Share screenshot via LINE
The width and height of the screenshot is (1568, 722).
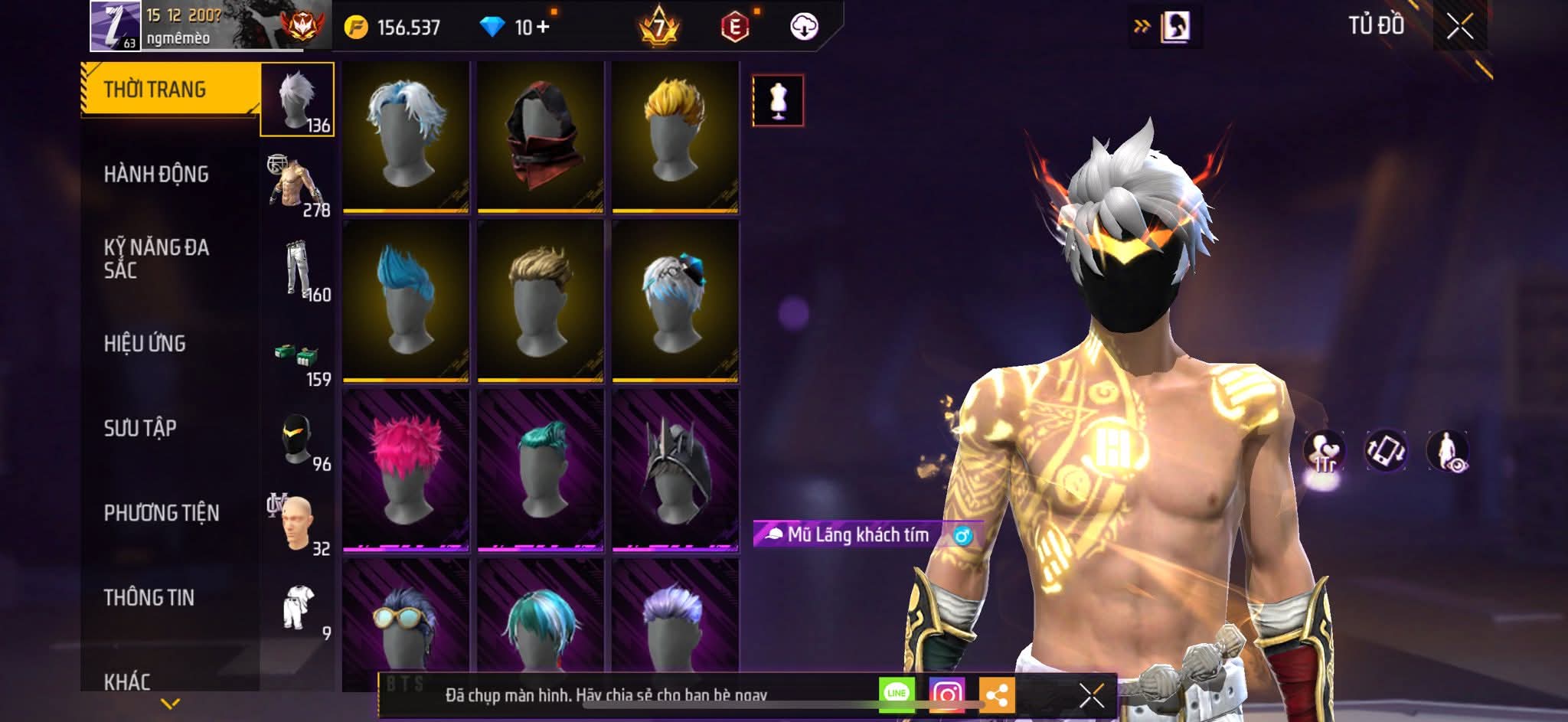(x=897, y=694)
